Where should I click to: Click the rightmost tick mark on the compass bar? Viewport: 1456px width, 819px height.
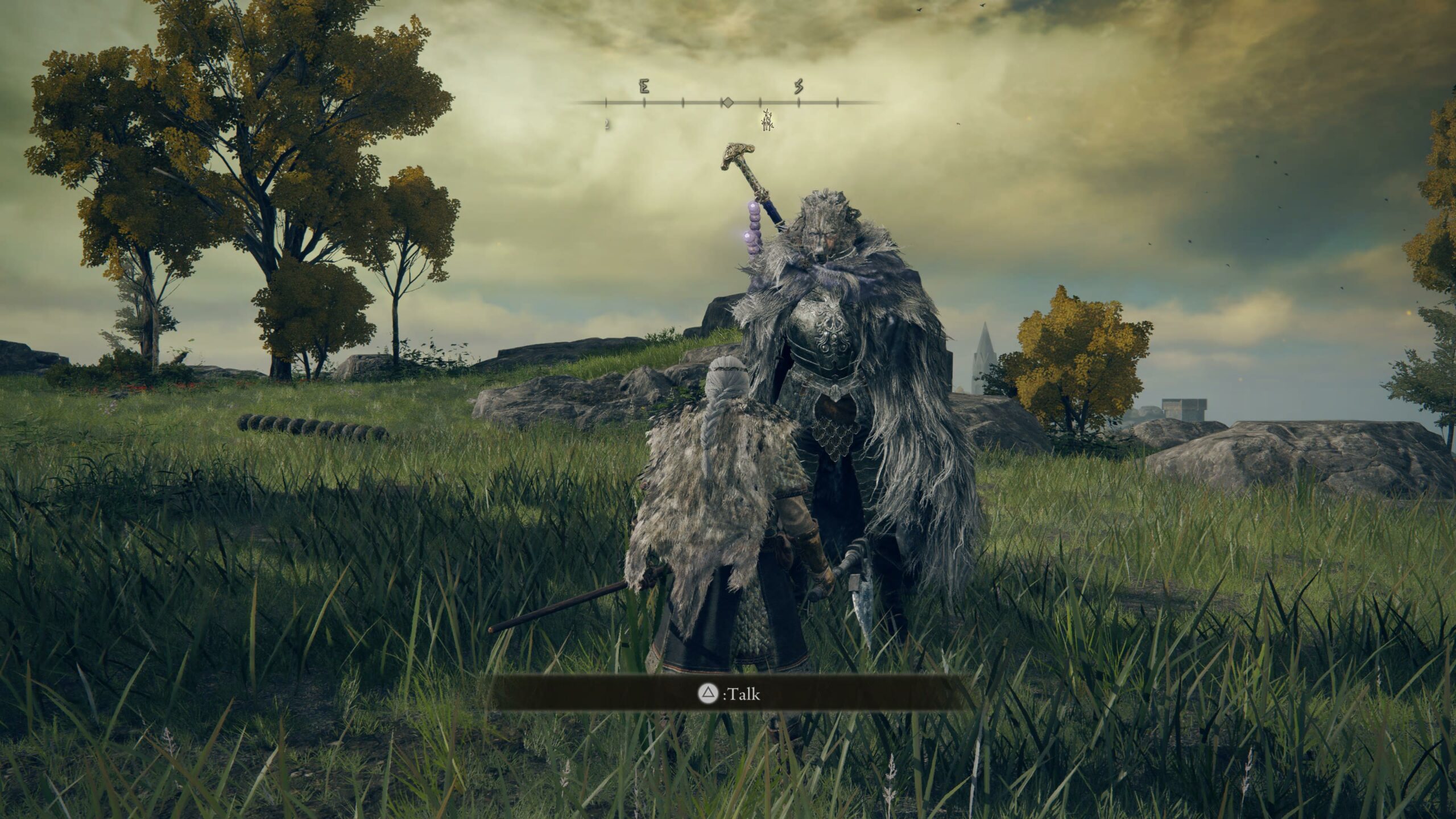coord(838,104)
